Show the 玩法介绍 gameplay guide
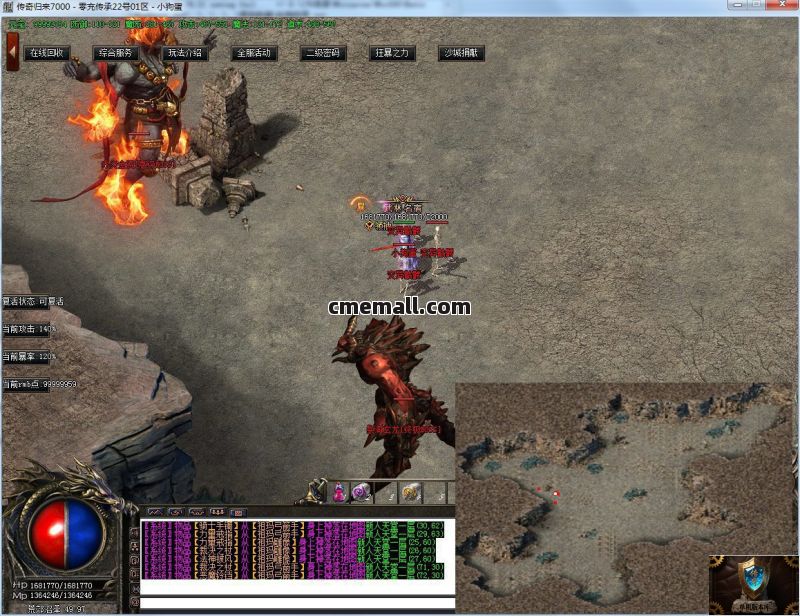The image size is (800, 616). [x=185, y=53]
